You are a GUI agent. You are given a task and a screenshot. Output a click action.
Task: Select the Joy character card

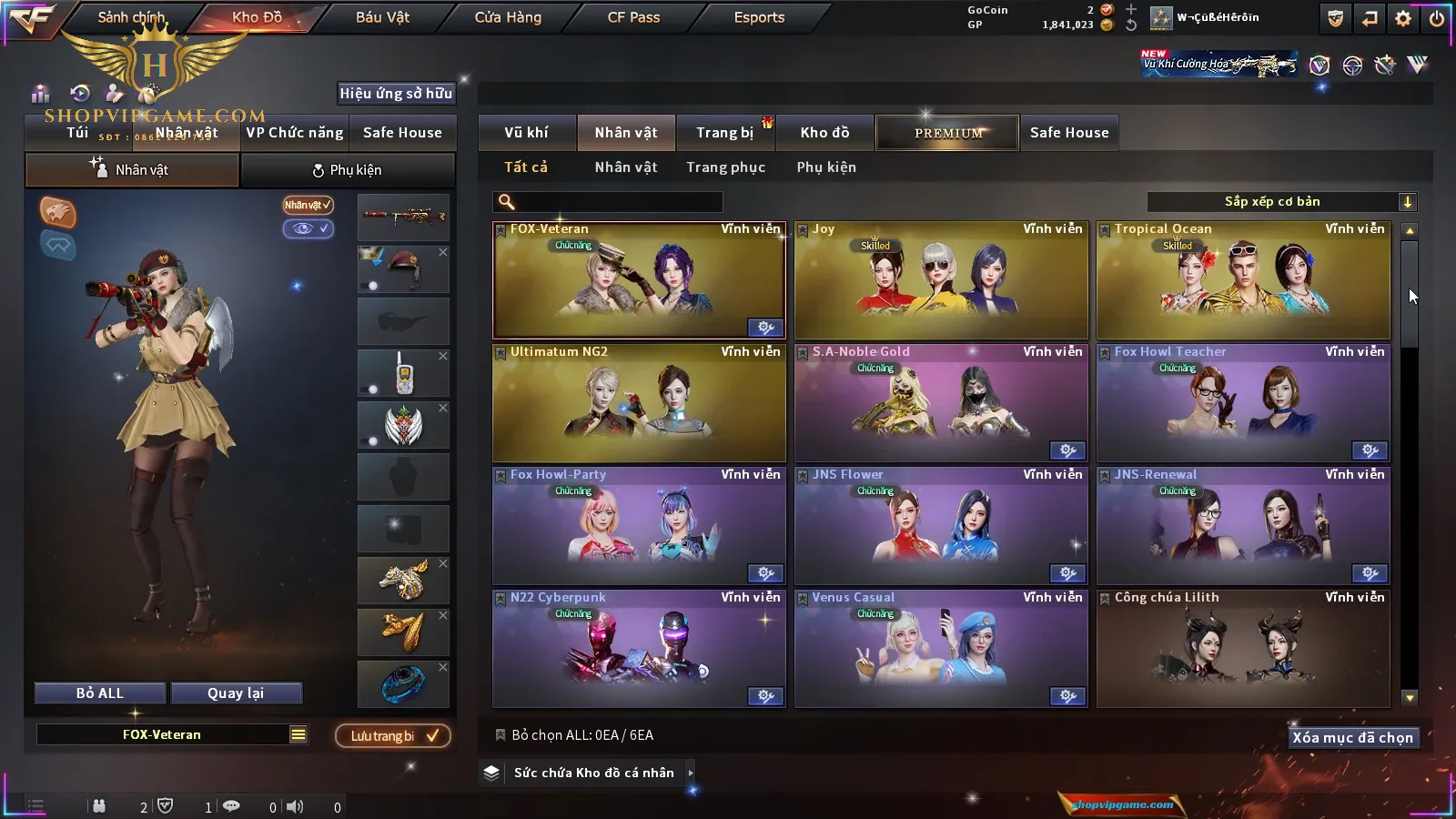[x=941, y=280]
